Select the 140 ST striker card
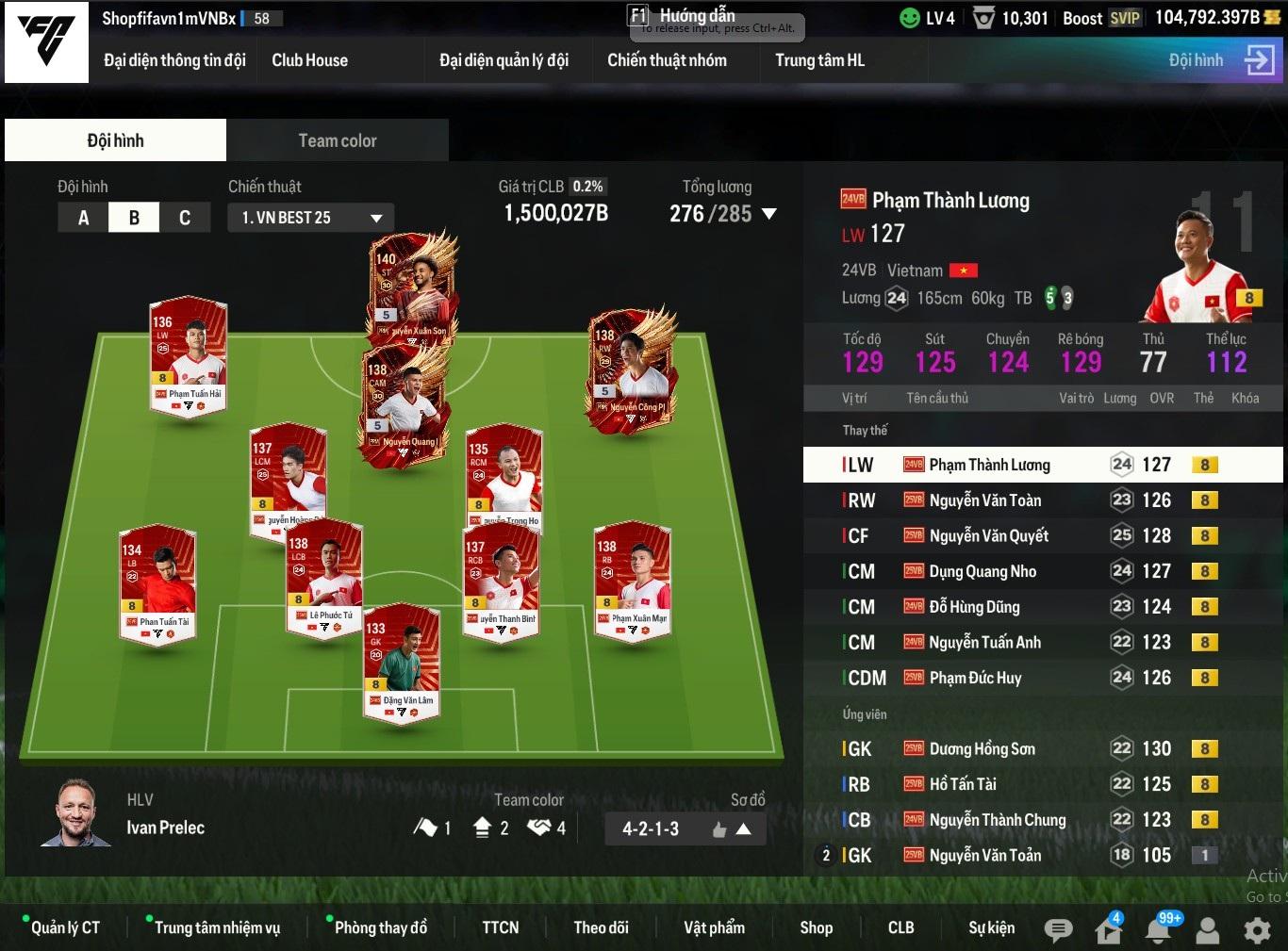 click(412, 287)
